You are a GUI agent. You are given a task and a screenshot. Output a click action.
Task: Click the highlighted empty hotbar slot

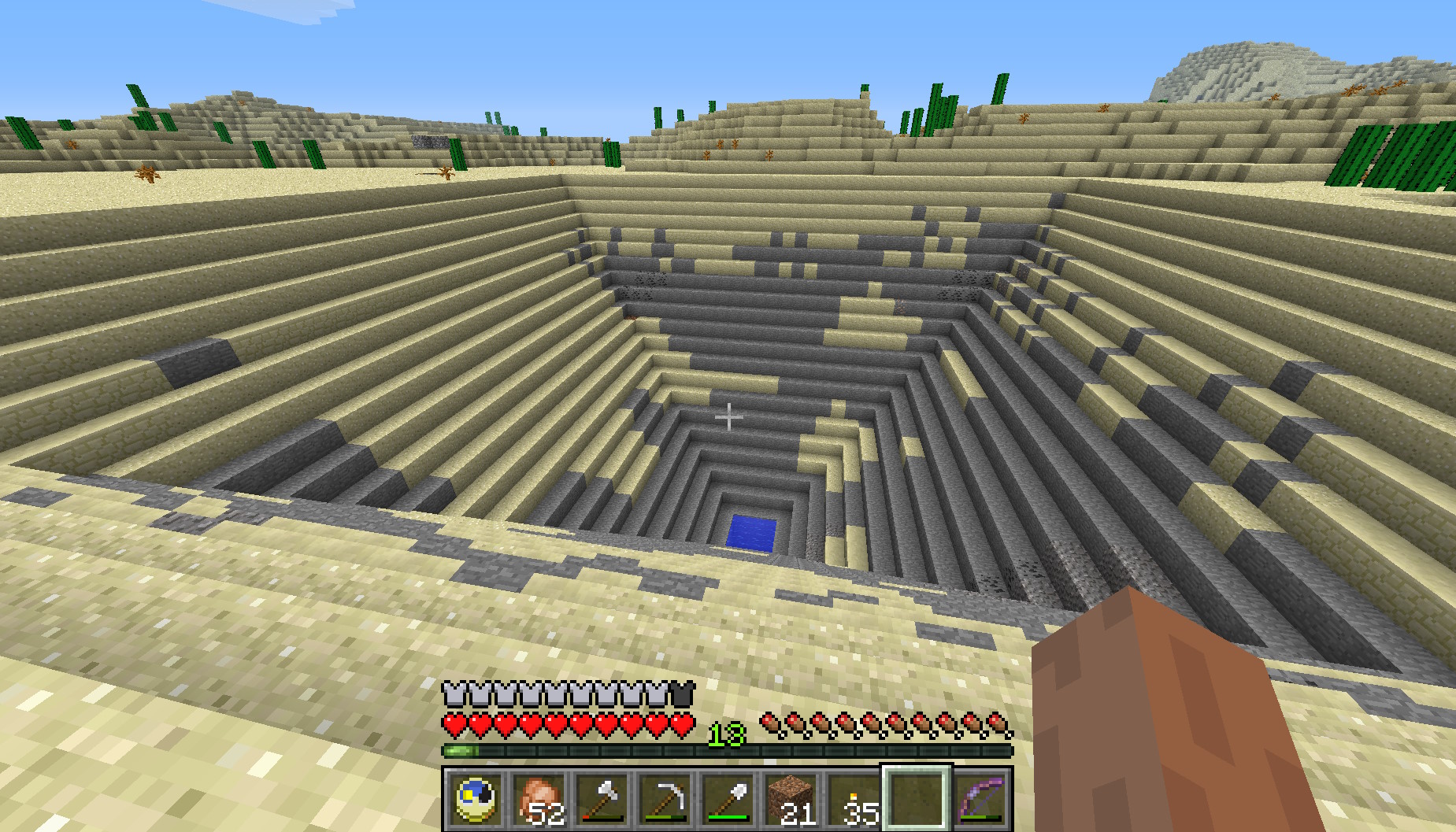917,798
